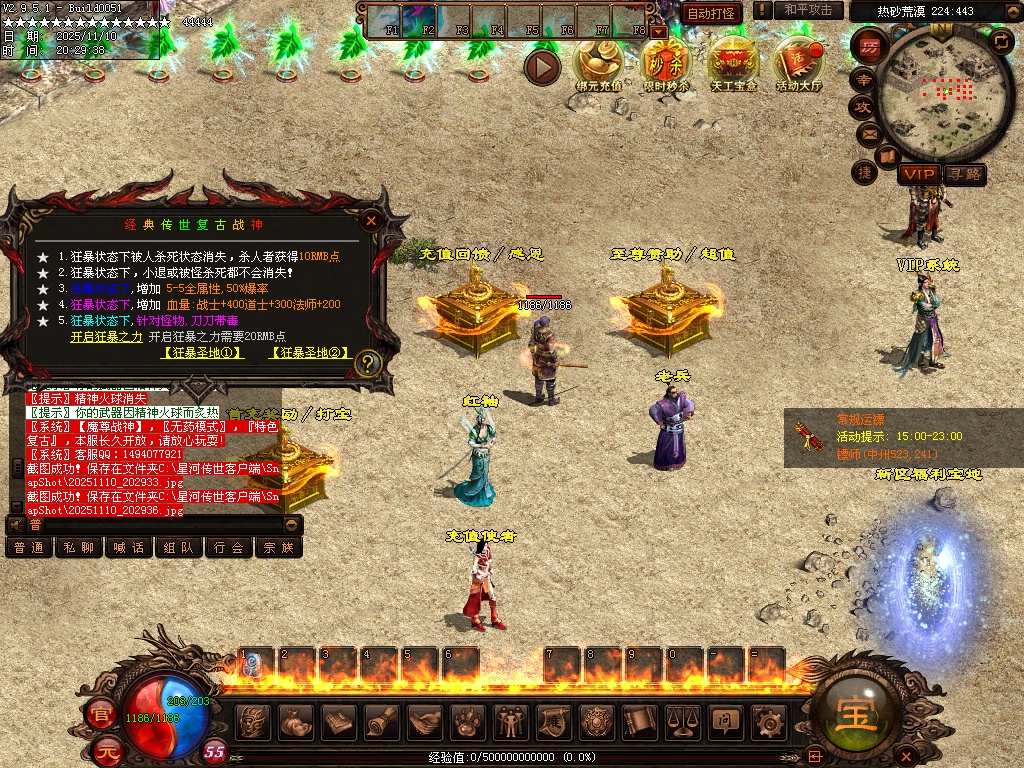Screen dimensions: 1024x768
Task: Open the VIP button under the minimap
Action: click(x=917, y=174)
